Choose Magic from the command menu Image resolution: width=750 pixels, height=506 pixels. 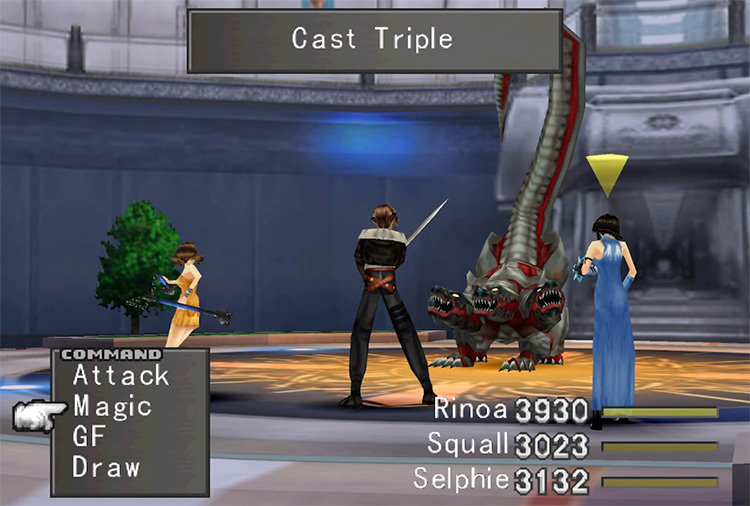pos(112,406)
